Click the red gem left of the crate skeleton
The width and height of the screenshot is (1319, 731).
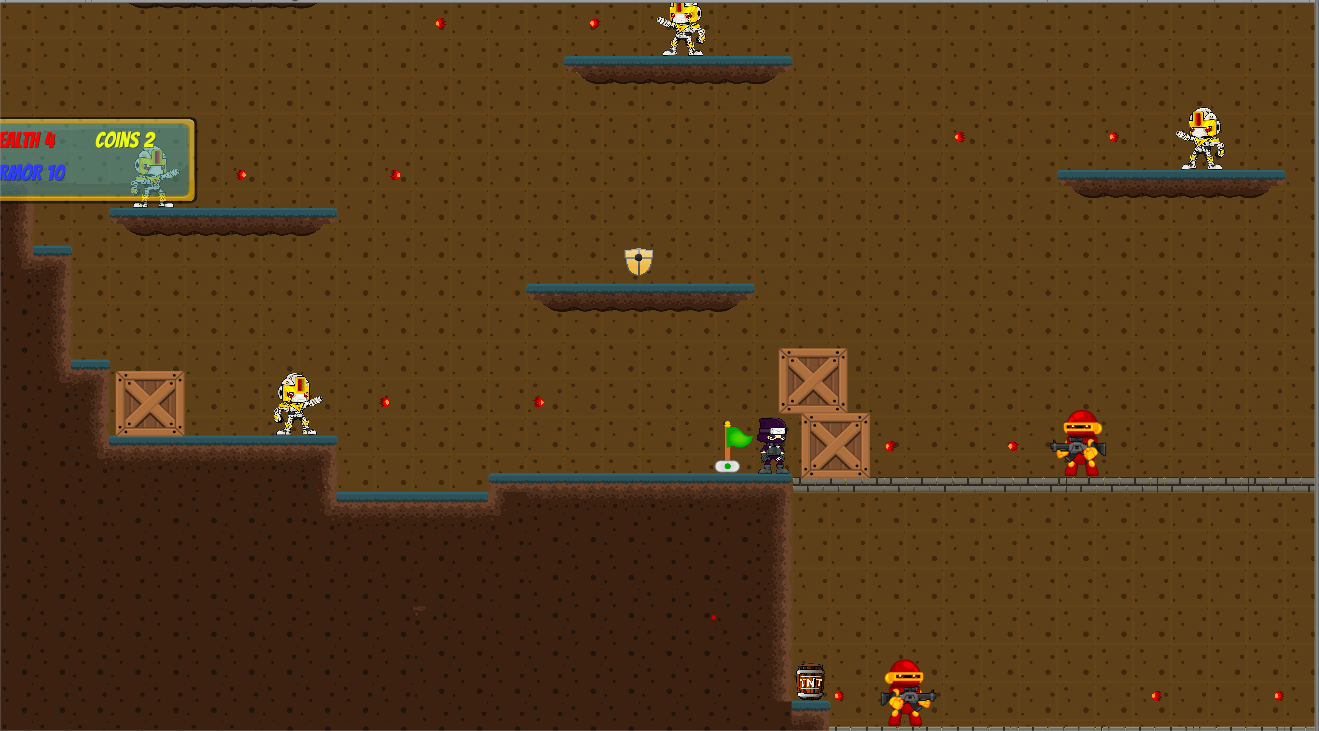pyautogui.click(x=242, y=175)
